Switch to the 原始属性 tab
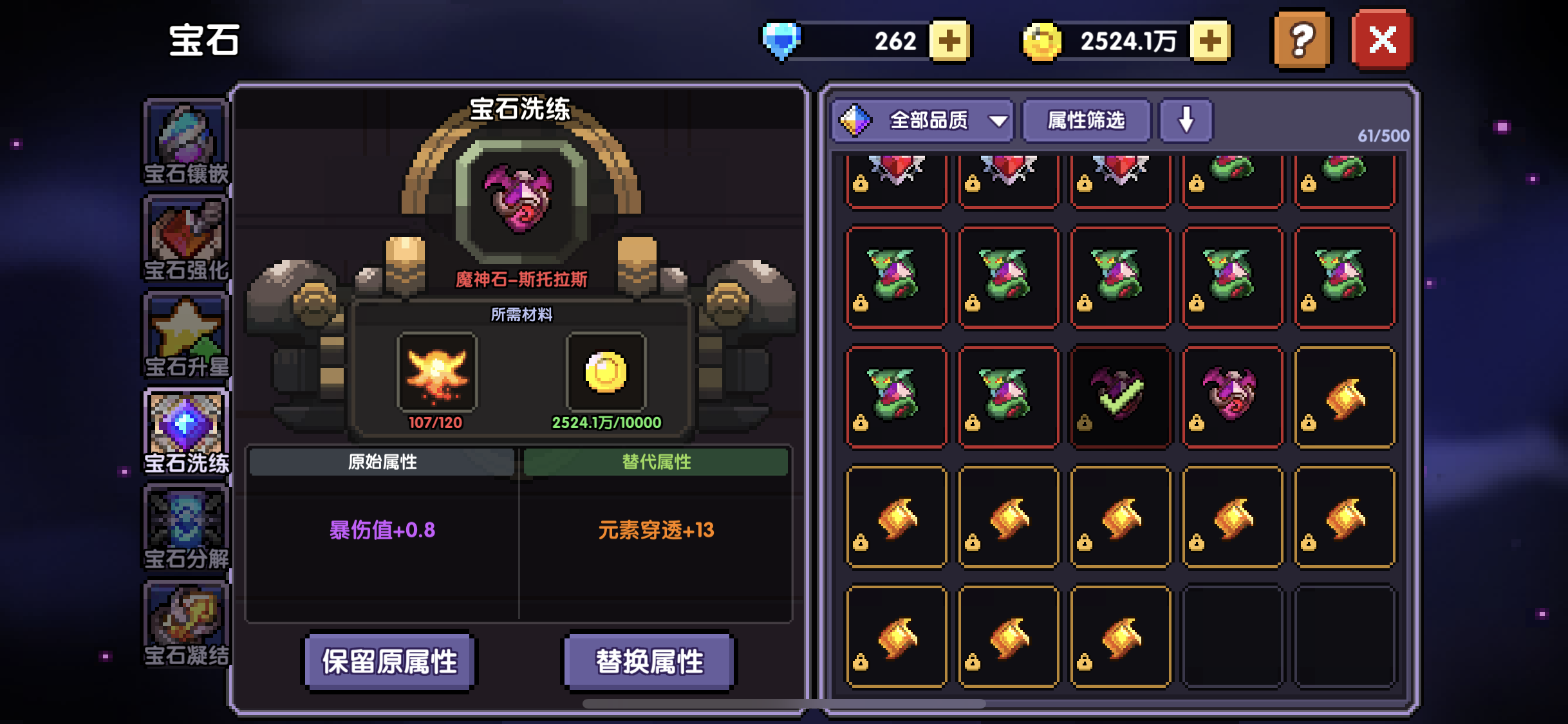The width and height of the screenshot is (1568, 724). tap(382, 463)
